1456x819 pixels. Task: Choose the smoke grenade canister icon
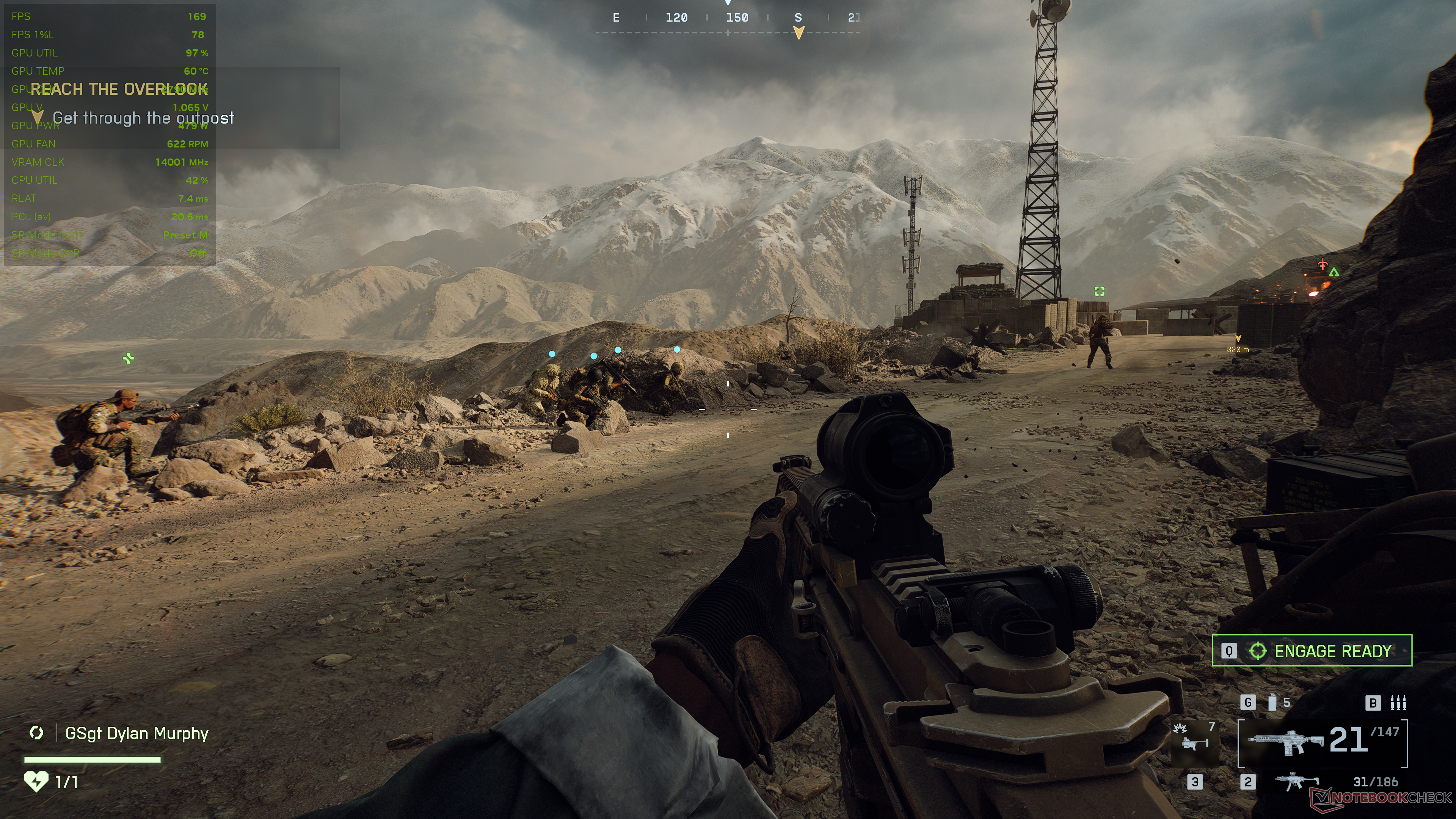[1272, 702]
